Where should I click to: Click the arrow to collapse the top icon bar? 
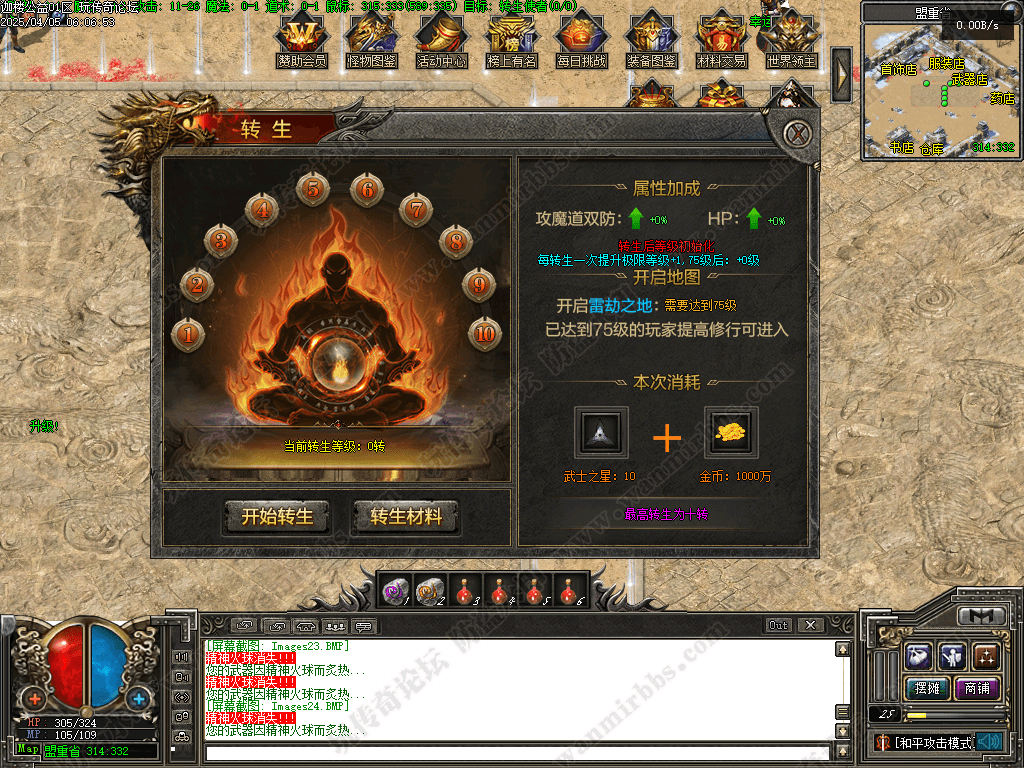point(841,72)
